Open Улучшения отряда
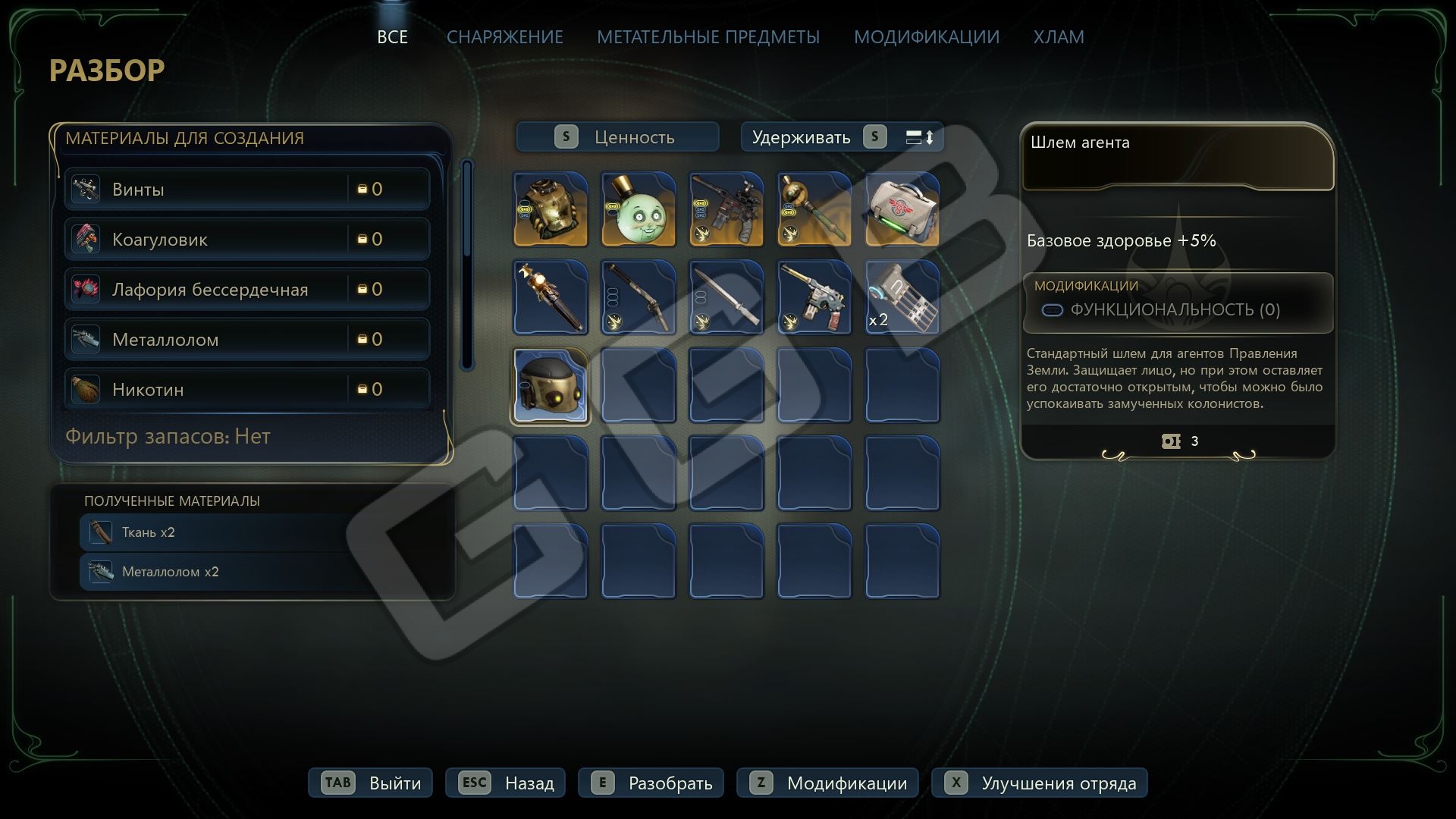 click(x=1039, y=783)
